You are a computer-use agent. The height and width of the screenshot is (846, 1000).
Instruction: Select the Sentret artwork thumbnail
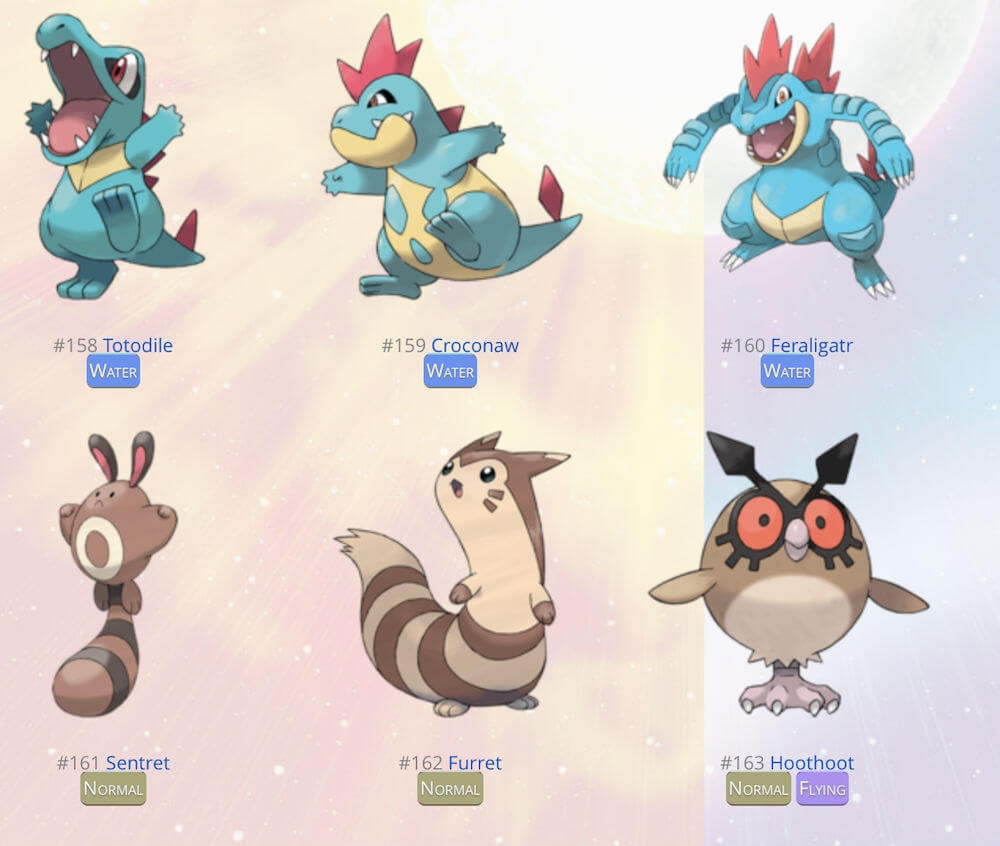[x=113, y=575]
